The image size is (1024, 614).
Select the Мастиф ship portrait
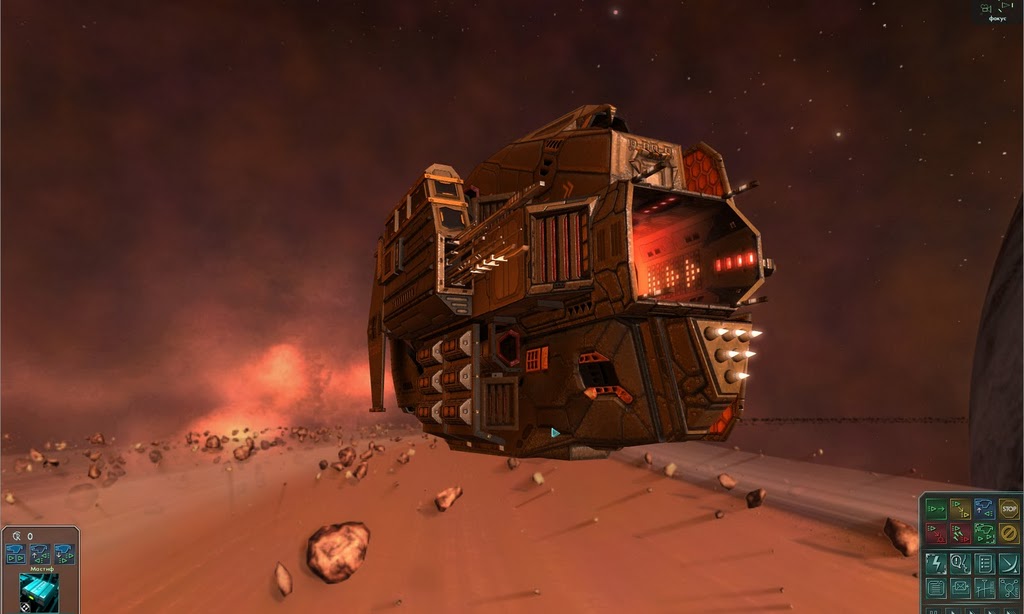tap(39, 592)
